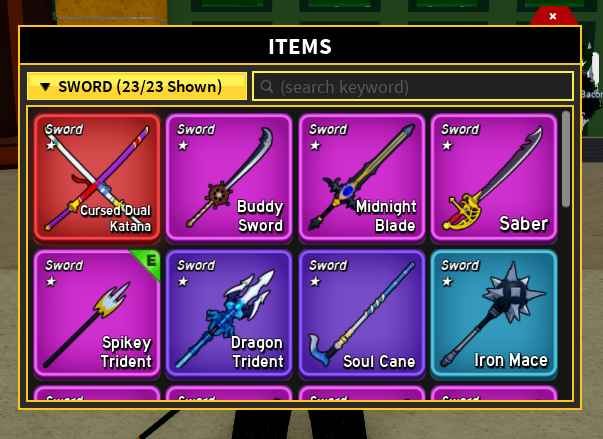Choose the Buddy Sword item
The height and width of the screenshot is (439, 603).
[x=229, y=177]
